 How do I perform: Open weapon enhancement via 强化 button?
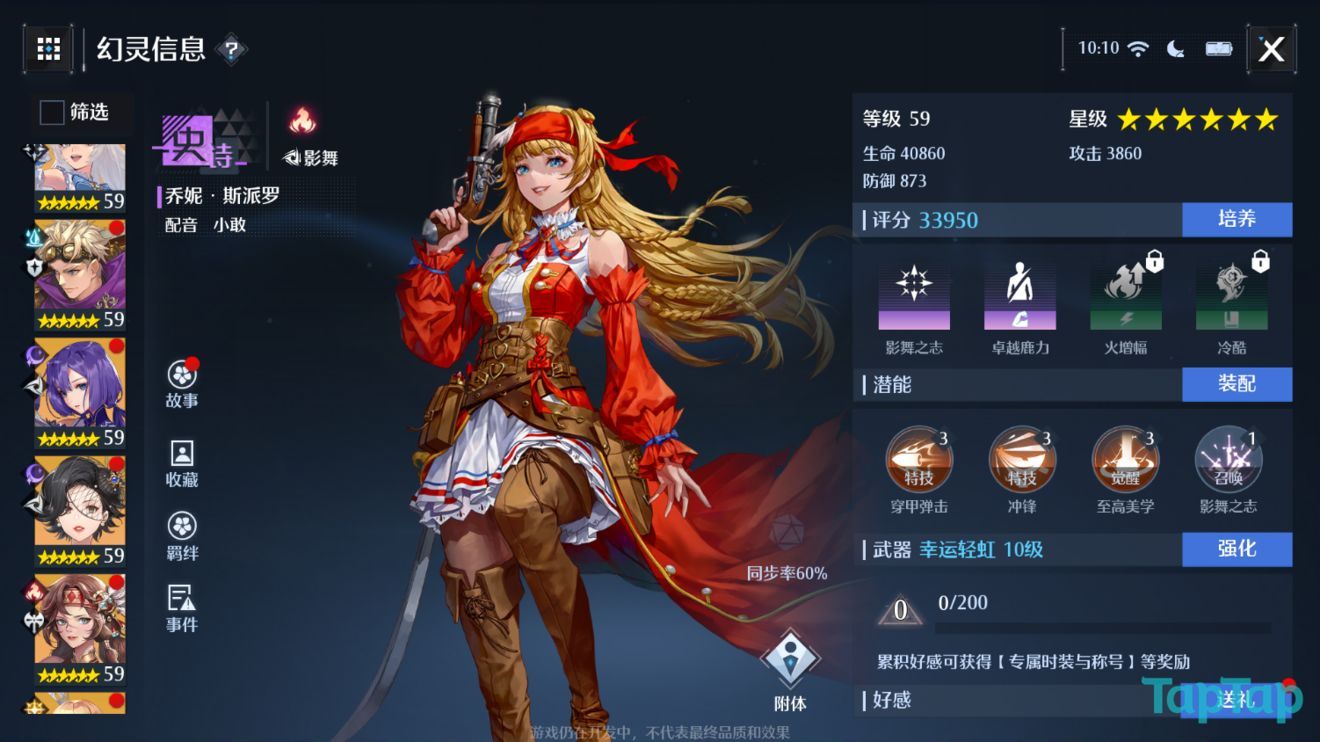point(1237,549)
